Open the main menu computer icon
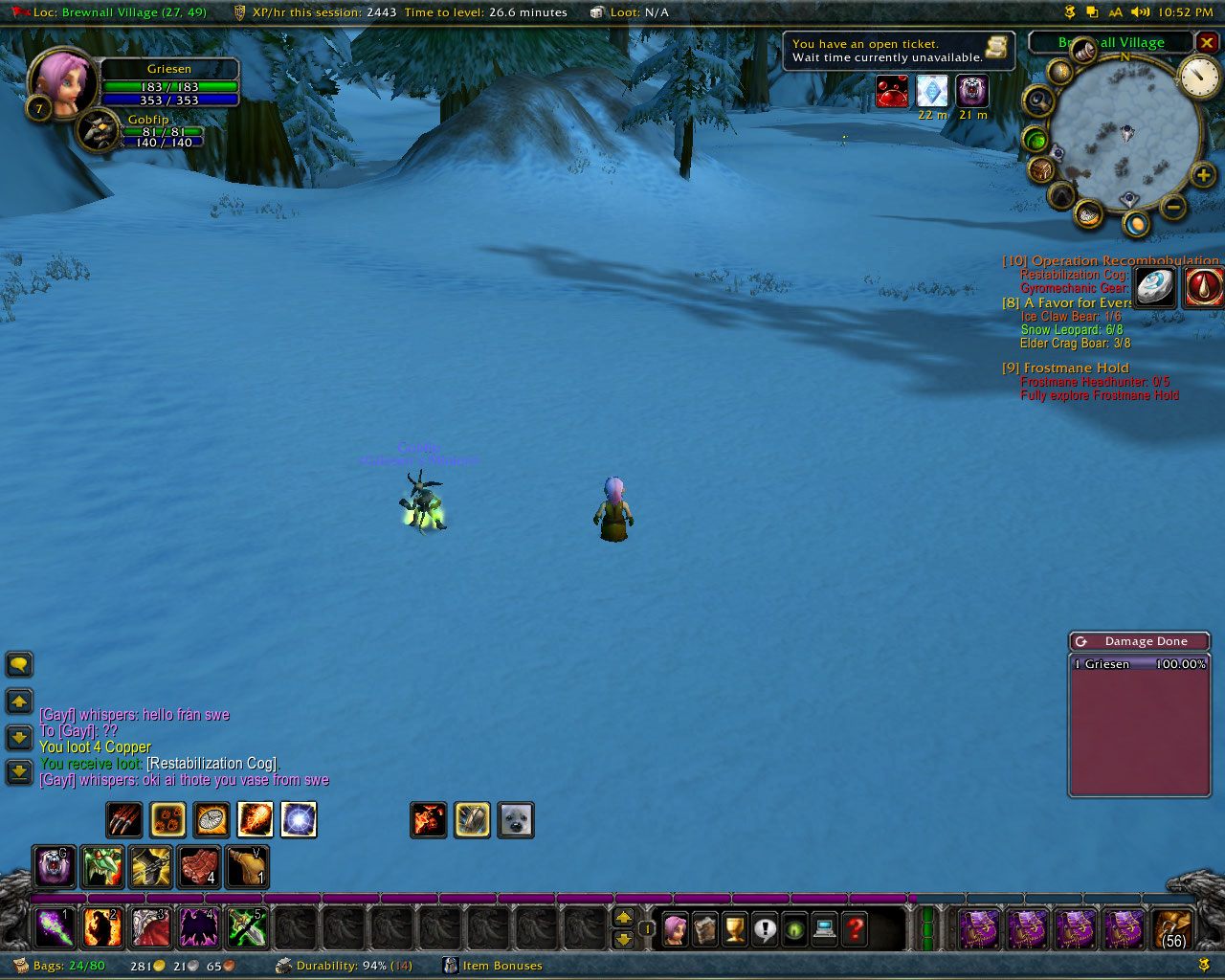 824,928
